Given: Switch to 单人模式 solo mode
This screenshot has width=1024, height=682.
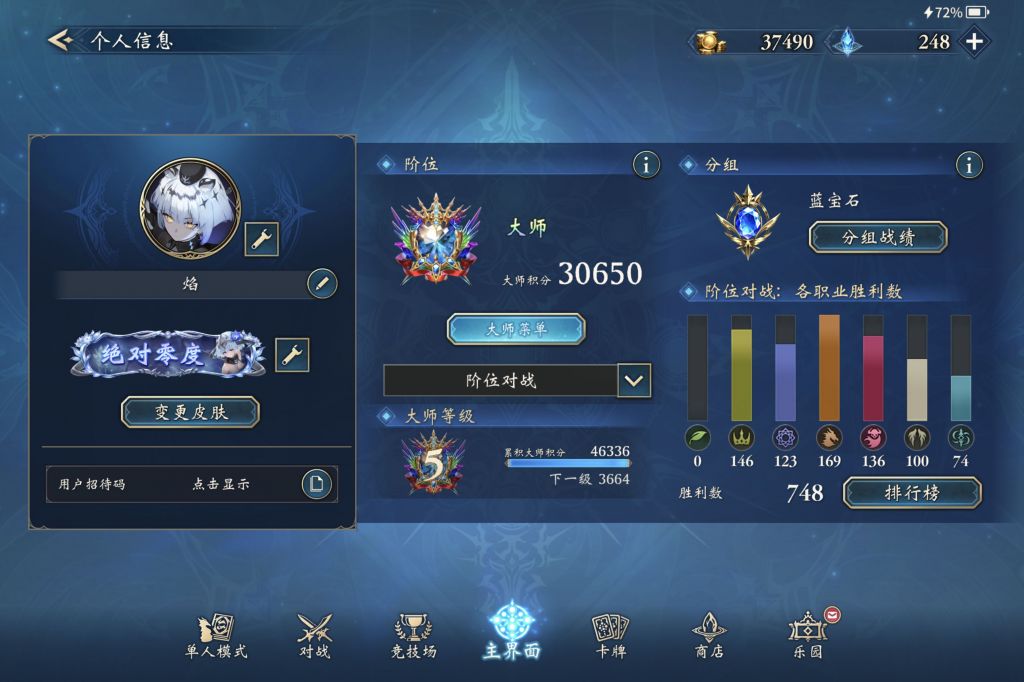Looking at the screenshot, I should point(216,636).
